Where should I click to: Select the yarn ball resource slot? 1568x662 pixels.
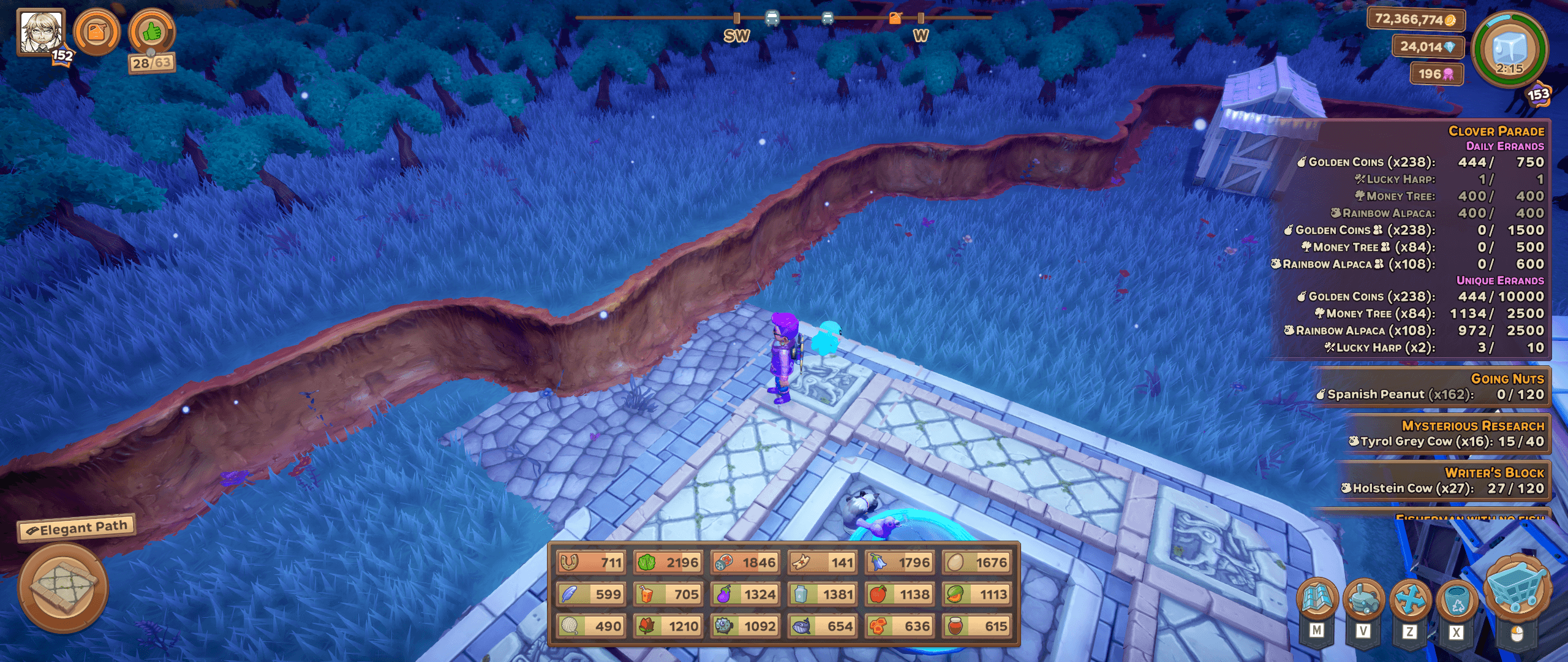click(591, 626)
